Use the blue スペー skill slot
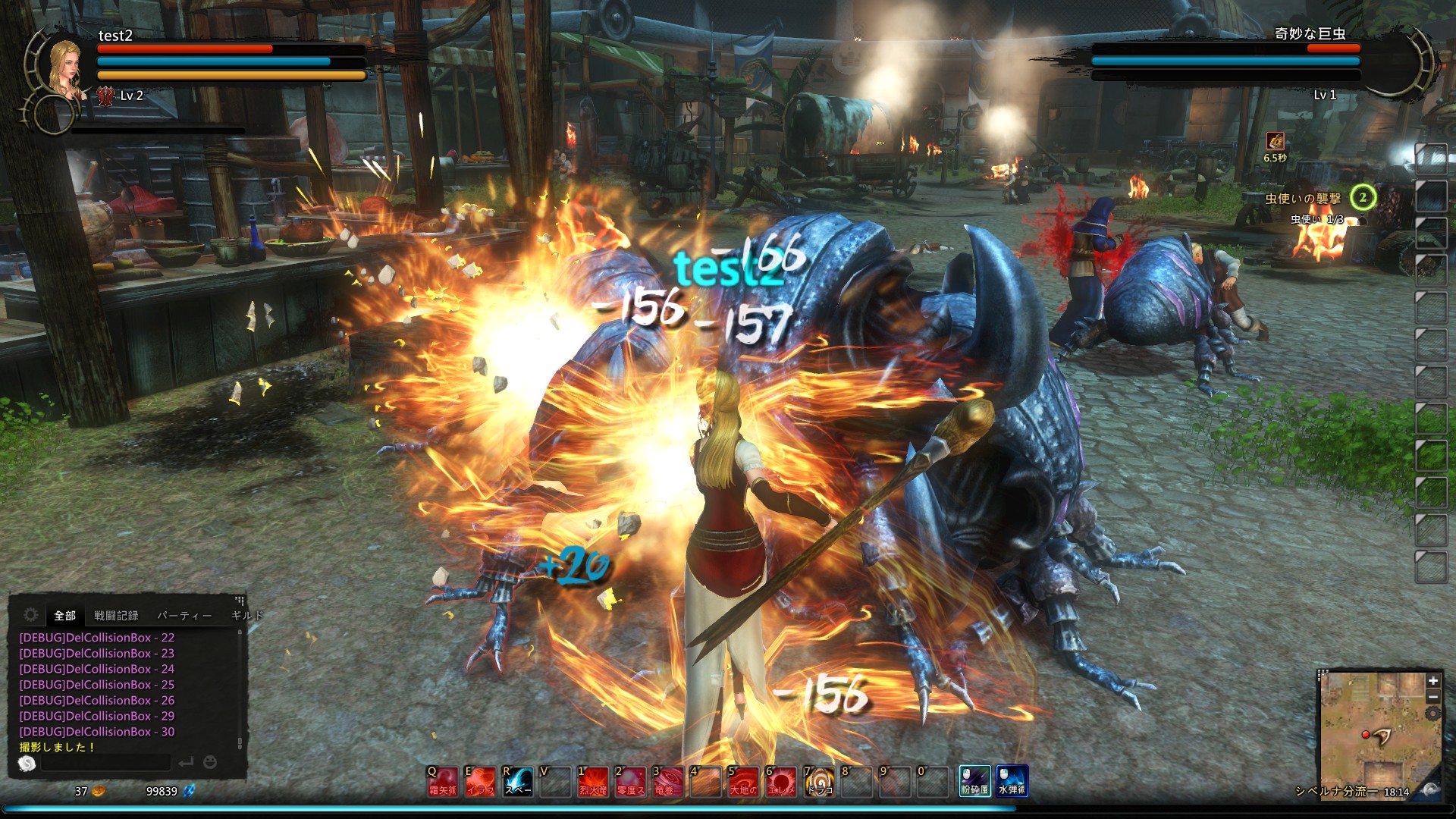1456x819 pixels. click(x=518, y=781)
